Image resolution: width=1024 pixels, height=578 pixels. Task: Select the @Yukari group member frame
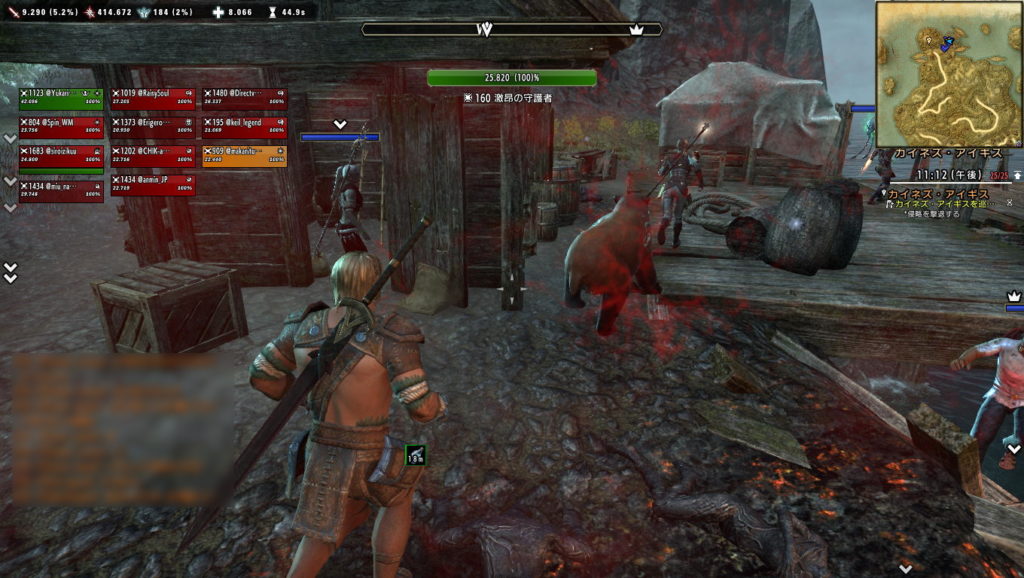[61, 97]
